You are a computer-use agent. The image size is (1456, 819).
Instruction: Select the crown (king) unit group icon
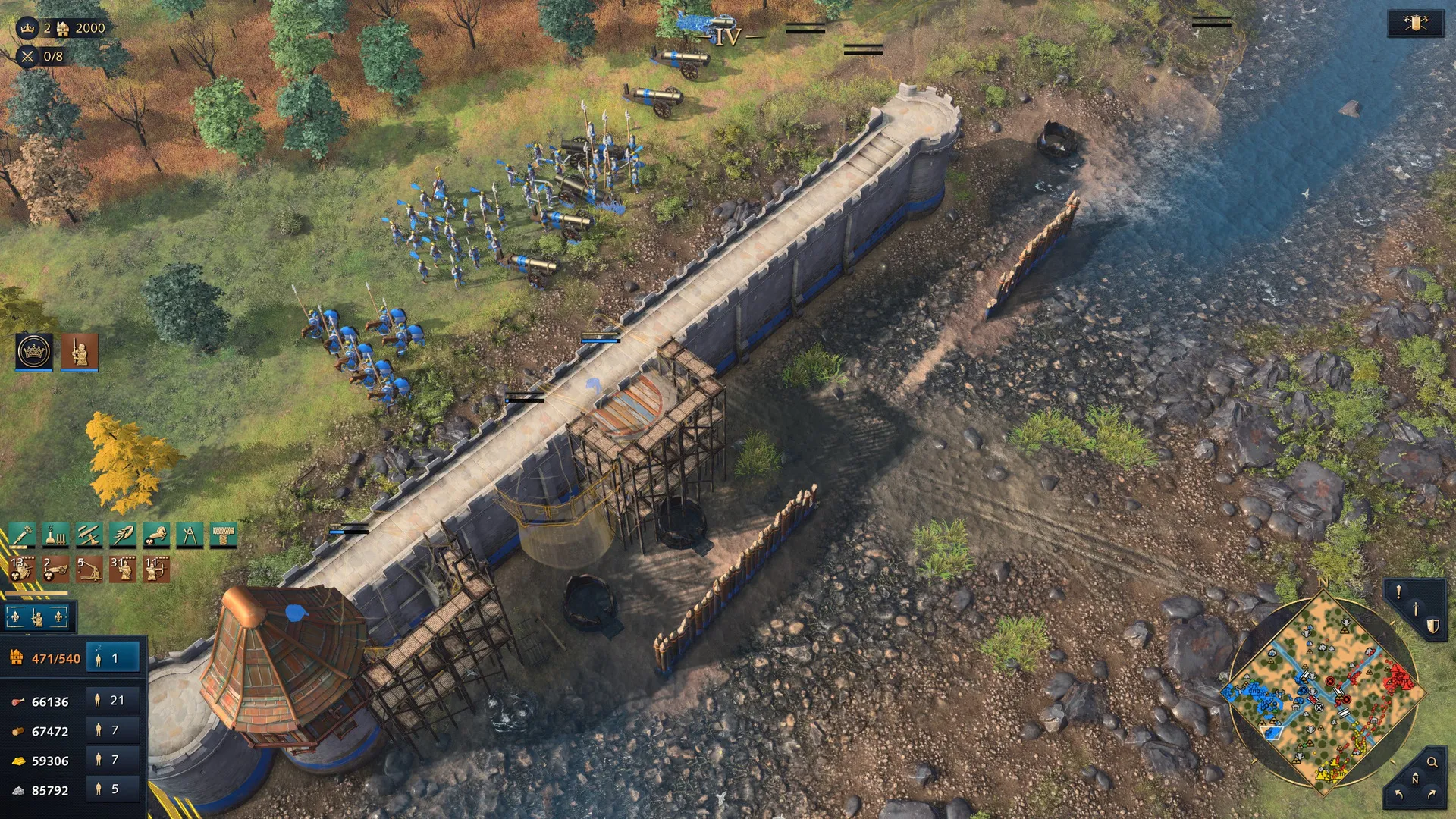[x=34, y=352]
